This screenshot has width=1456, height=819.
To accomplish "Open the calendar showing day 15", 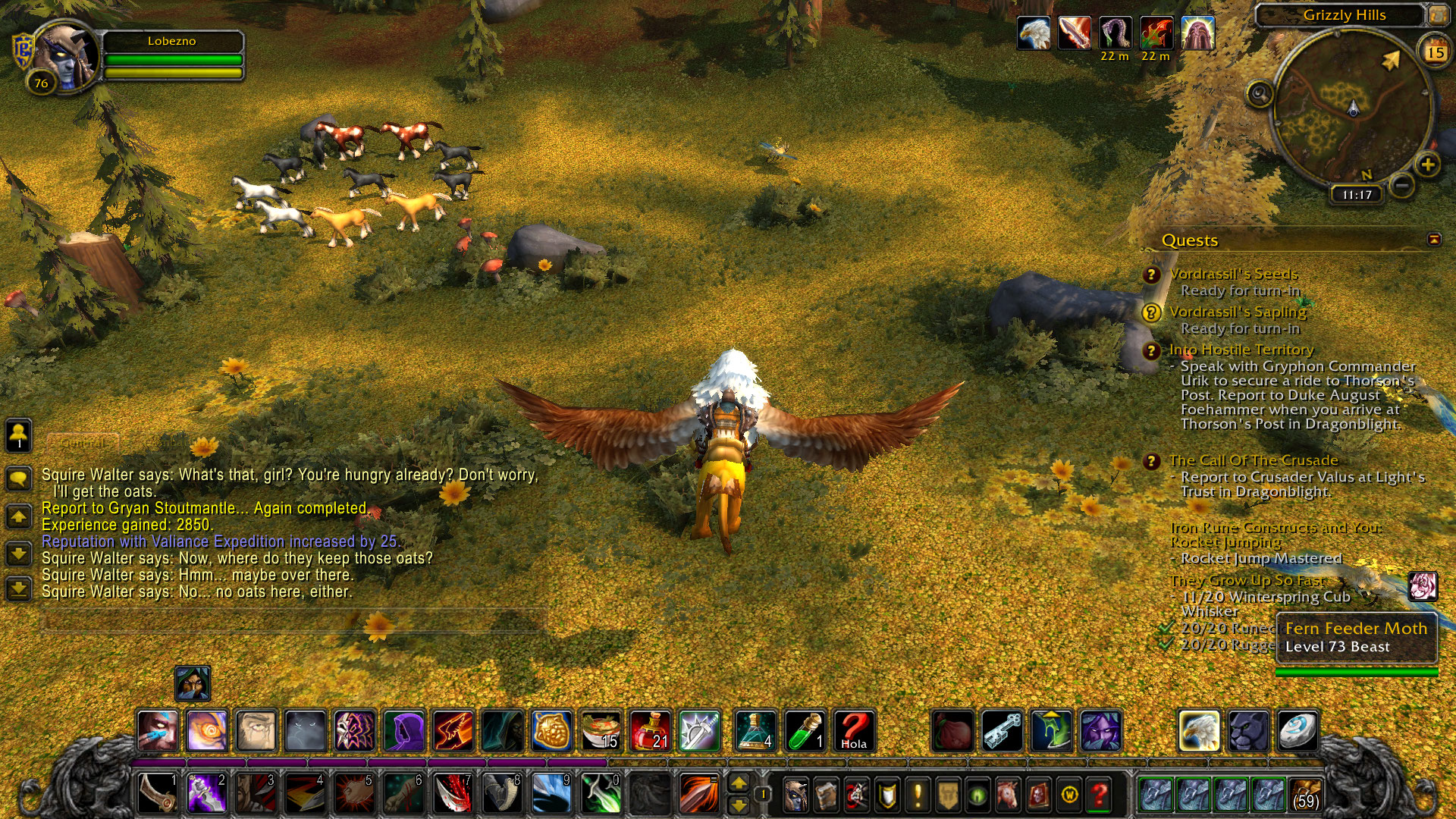I will [1435, 52].
